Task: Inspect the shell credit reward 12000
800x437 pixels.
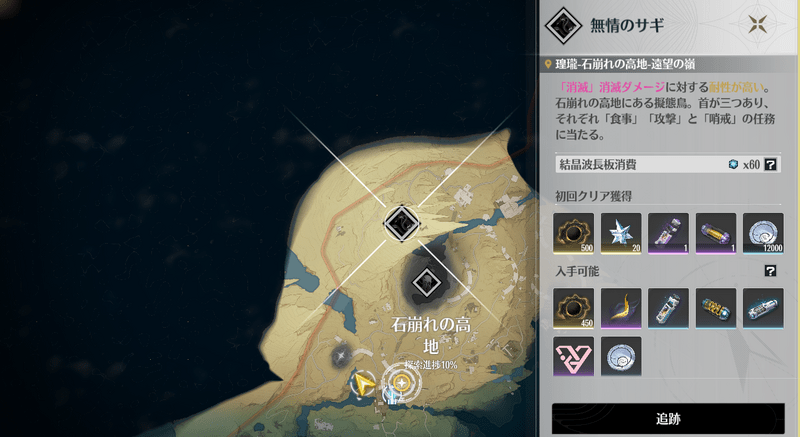Action: coord(763,232)
